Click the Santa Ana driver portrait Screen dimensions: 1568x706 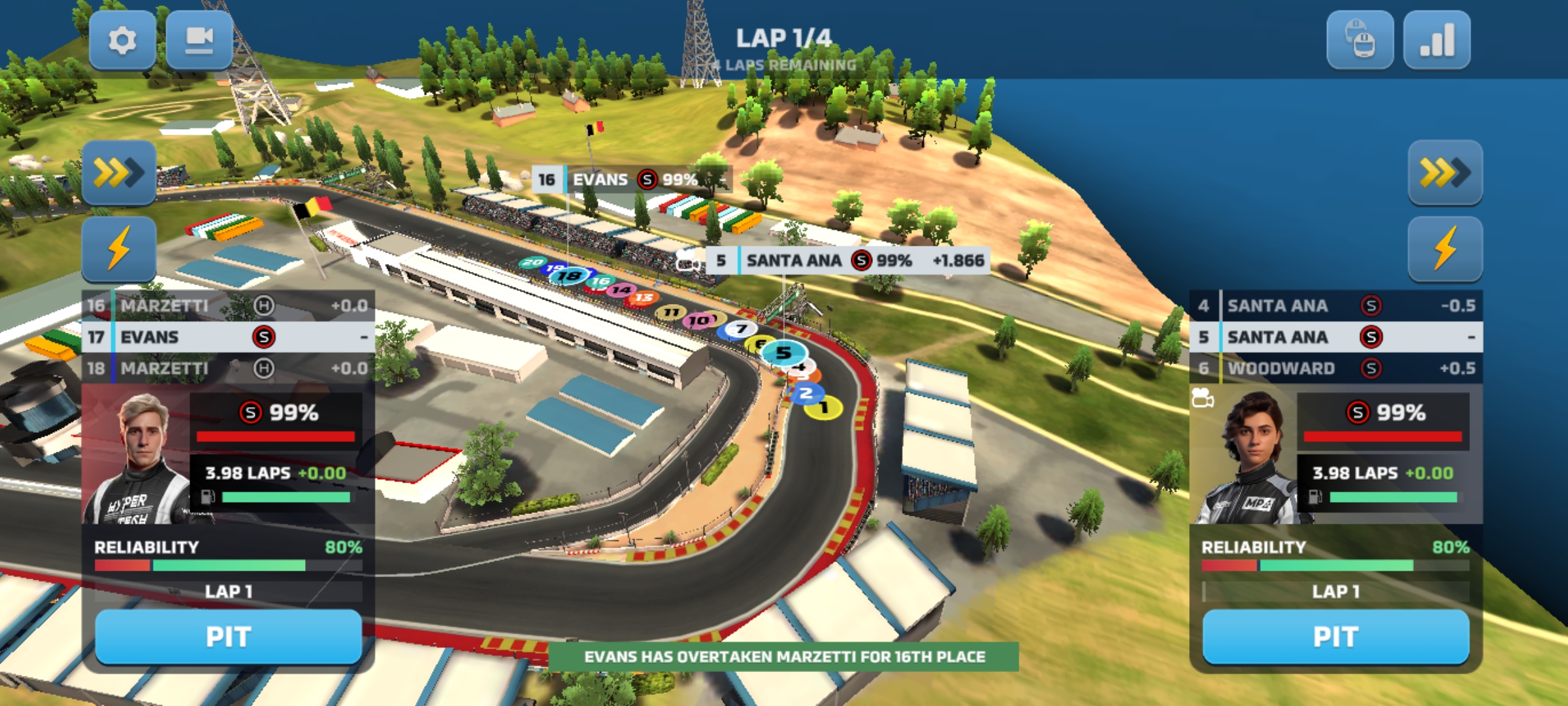1245,458
